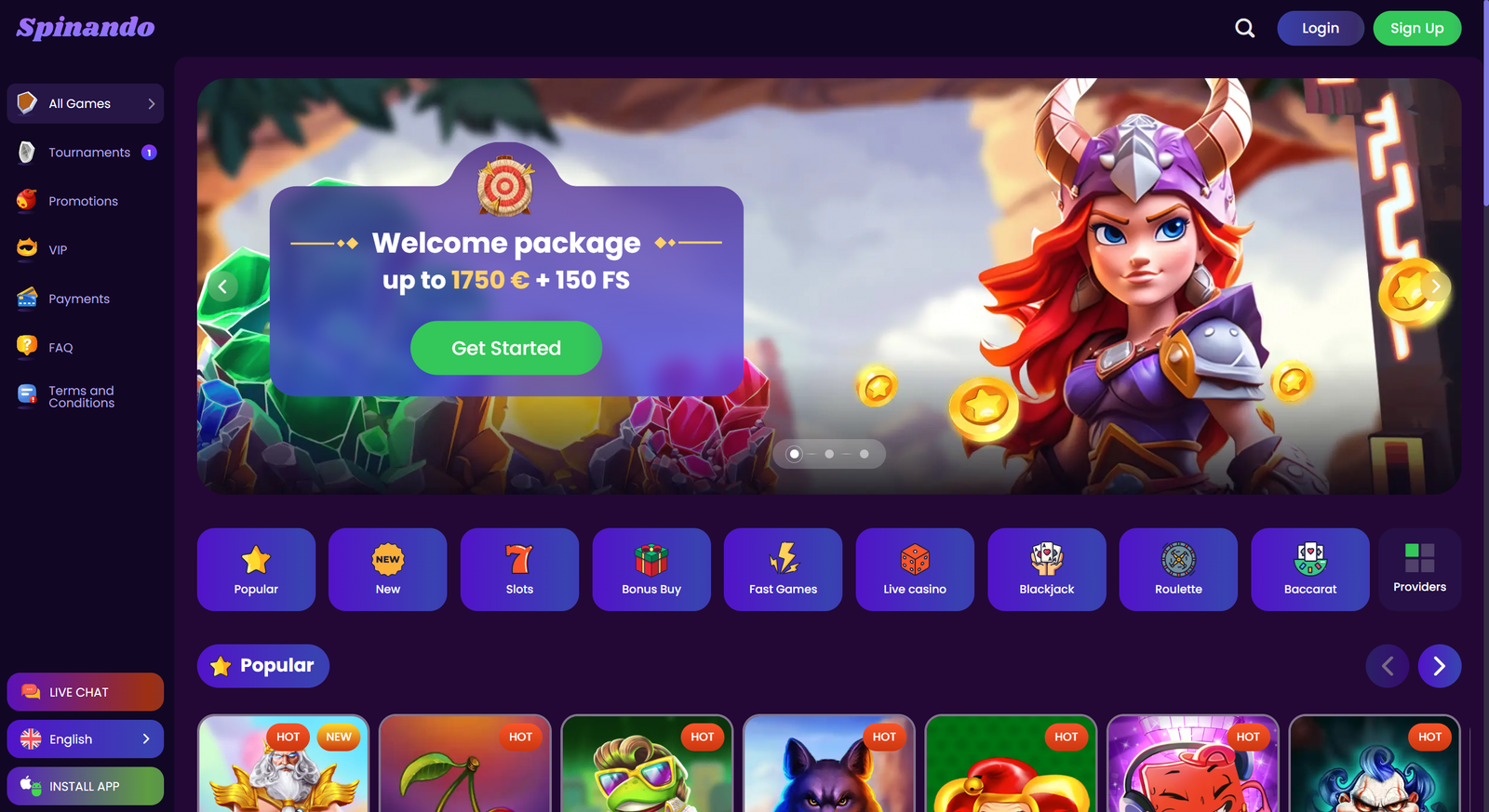This screenshot has width=1489, height=812.
Task: Click the search magnifier icon
Action: [x=1244, y=28]
